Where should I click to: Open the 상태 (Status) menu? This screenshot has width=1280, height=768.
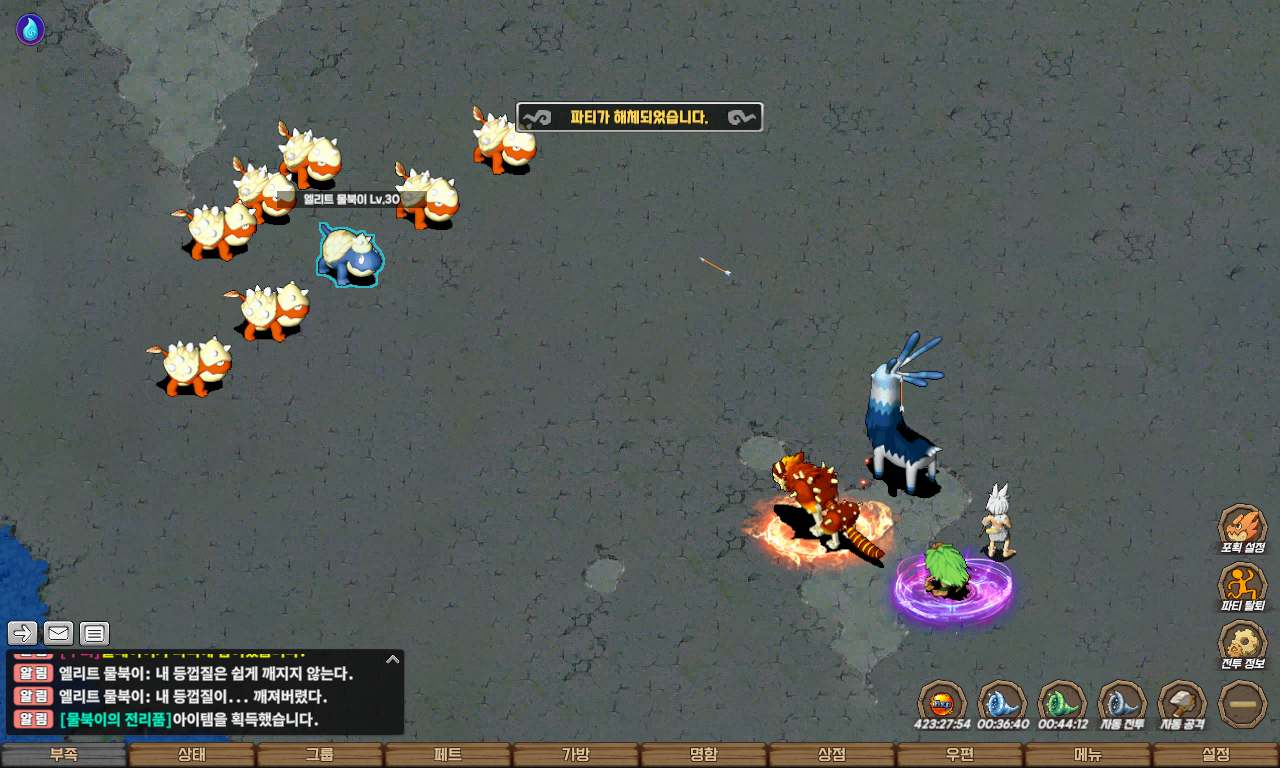coord(191,755)
